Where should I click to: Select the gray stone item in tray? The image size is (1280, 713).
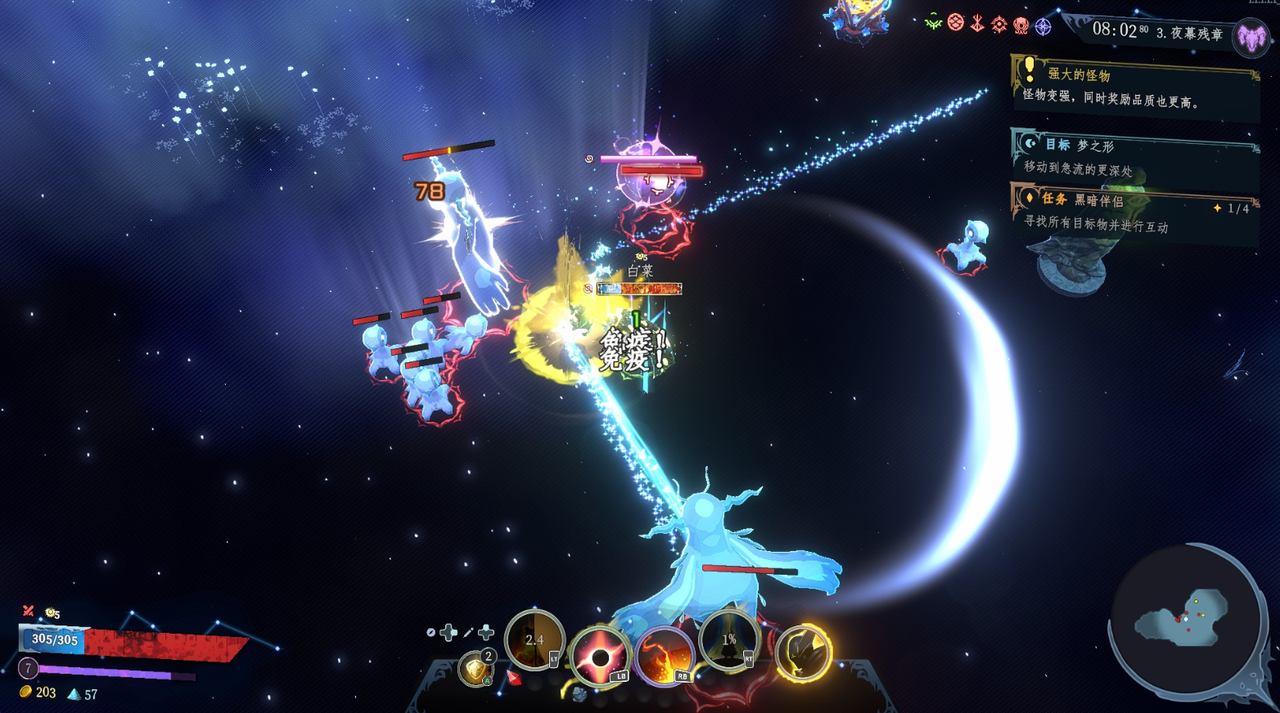pyautogui.click(x=579, y=693)
